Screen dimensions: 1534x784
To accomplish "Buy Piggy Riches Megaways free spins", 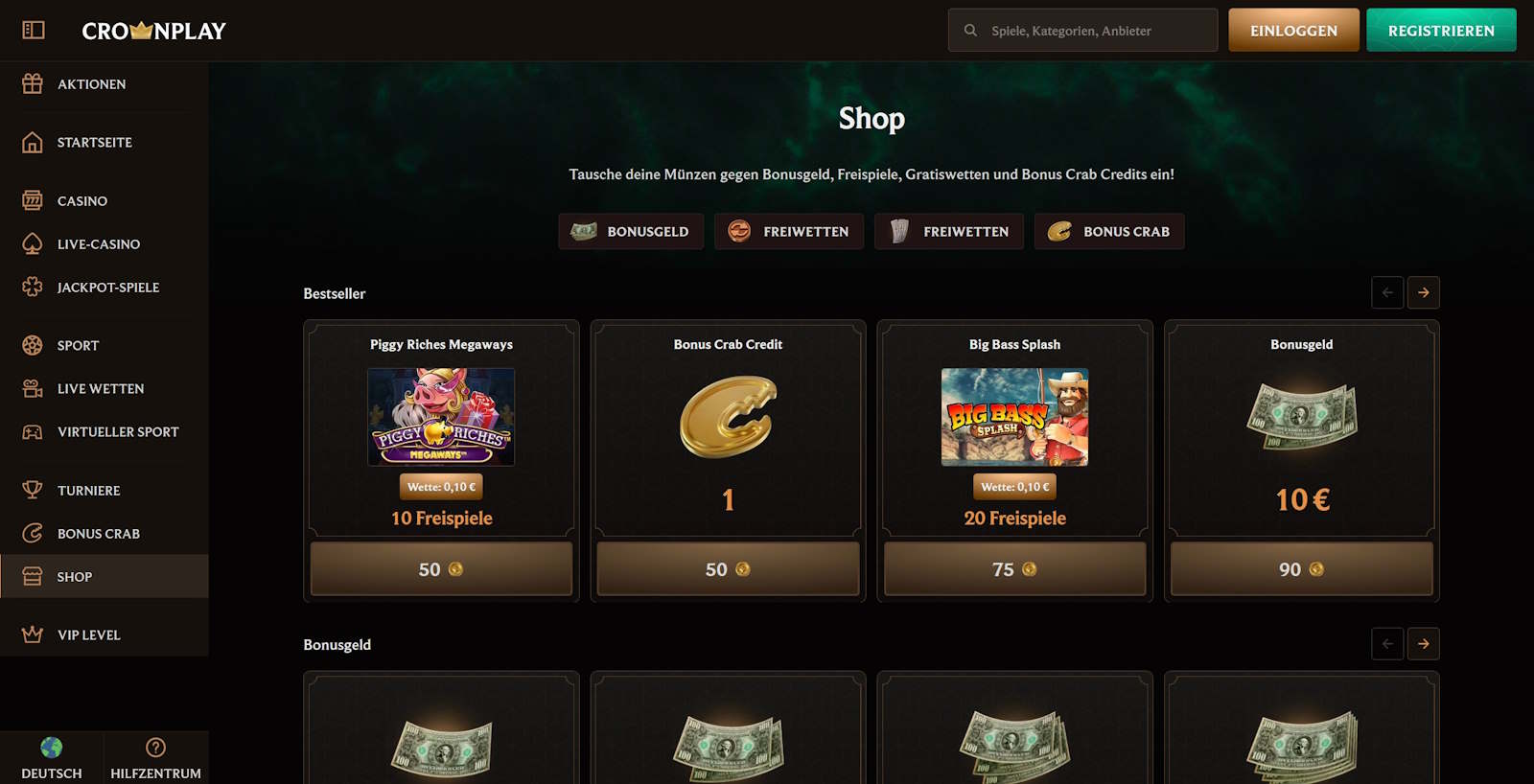I will click(x=441, y=569).
